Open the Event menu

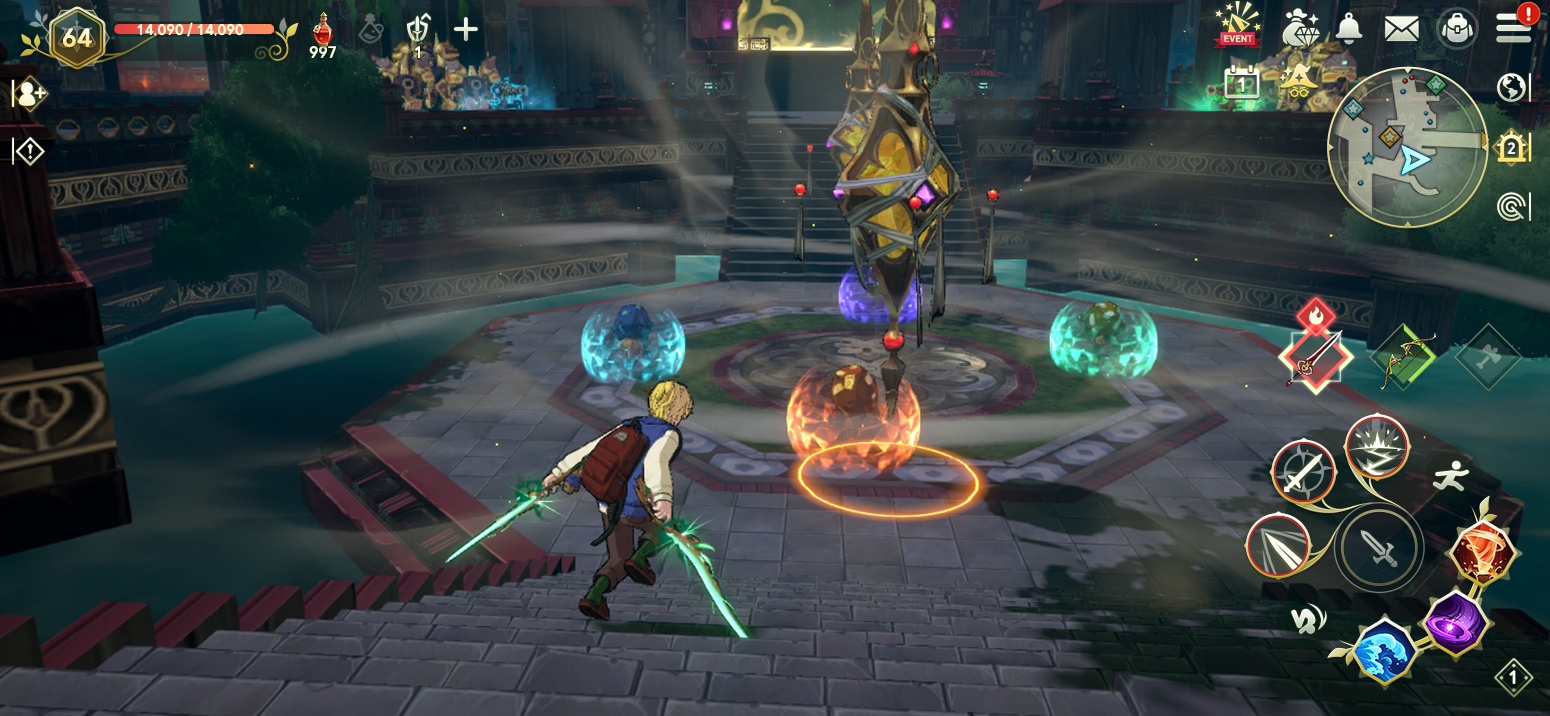(1237, 25)
